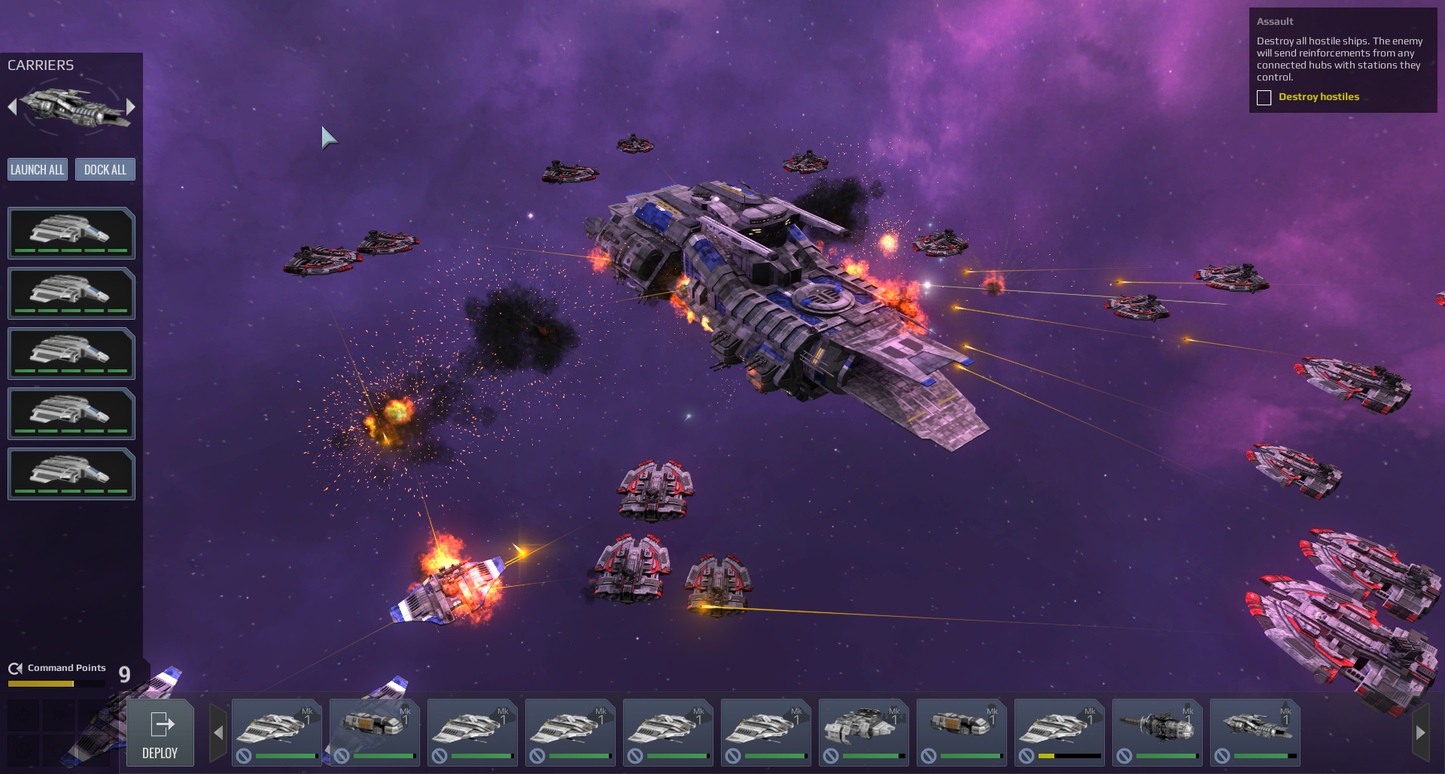Select the topmost docked craft in the Carriers panel

coord(71,232)
